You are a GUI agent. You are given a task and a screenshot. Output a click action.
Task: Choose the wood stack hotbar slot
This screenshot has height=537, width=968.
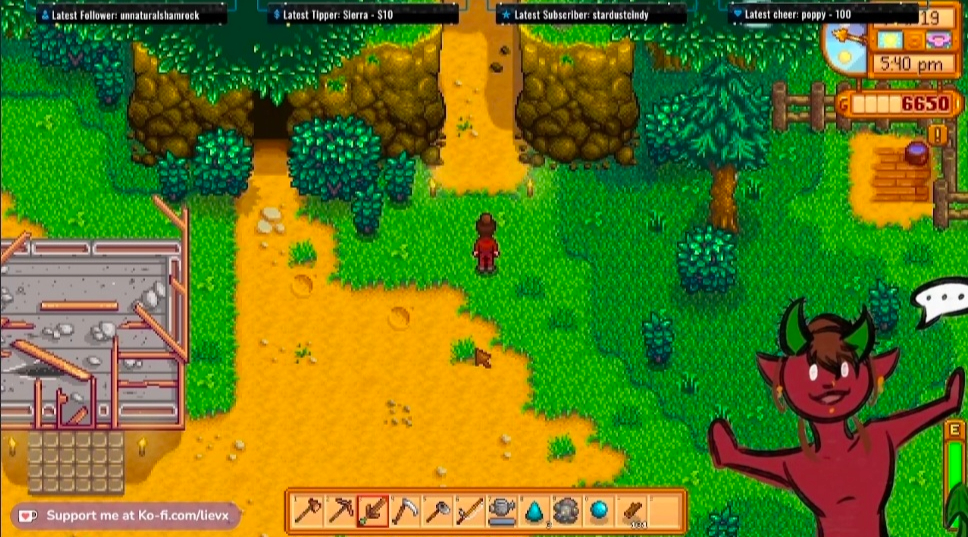point(630,512)
